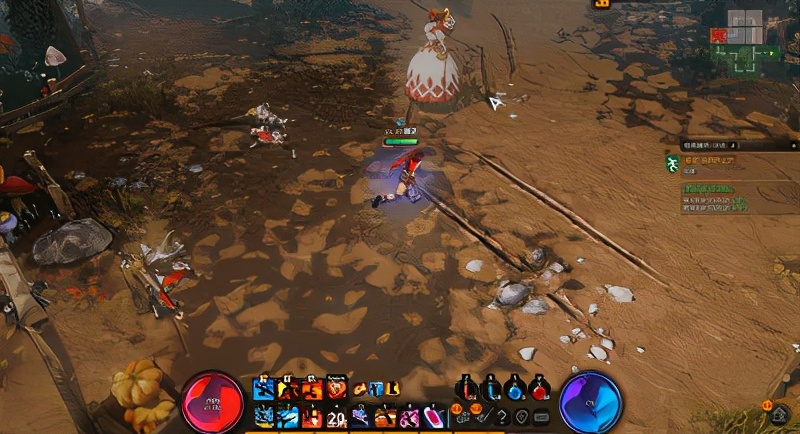Viewport: 800px width, 434px height.
Task: Activate the pink and white capsule skill
Action: coord(434,416)
